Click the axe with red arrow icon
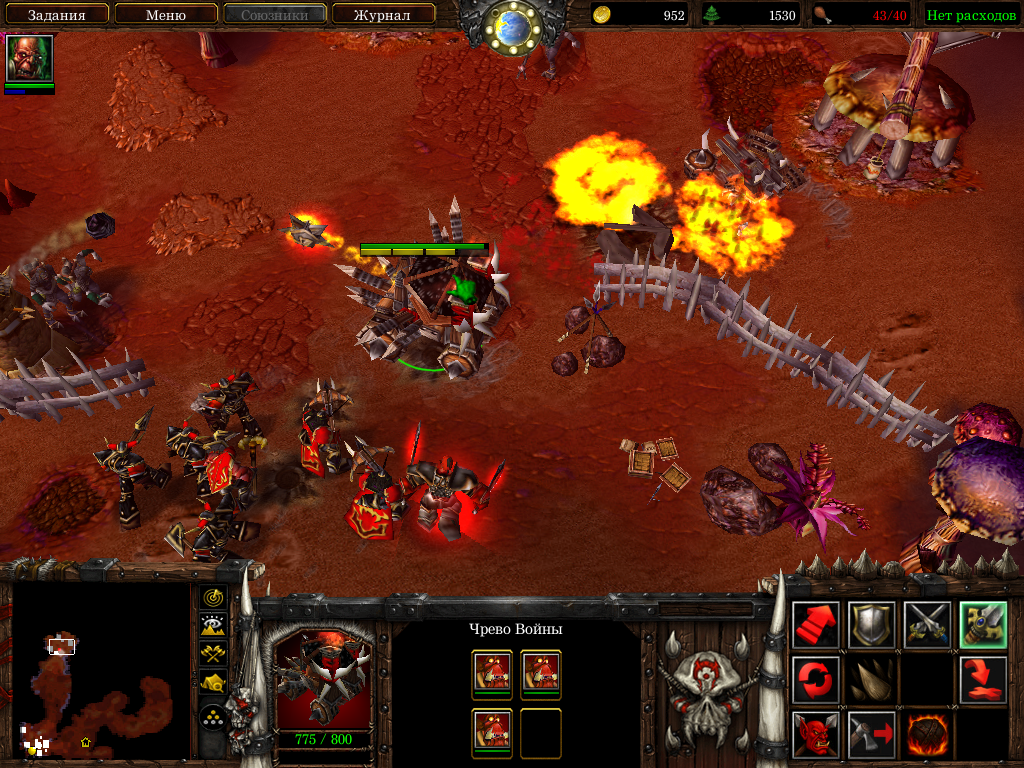The height and width of the screenshot is (768, 1024). tap(871, 735)
